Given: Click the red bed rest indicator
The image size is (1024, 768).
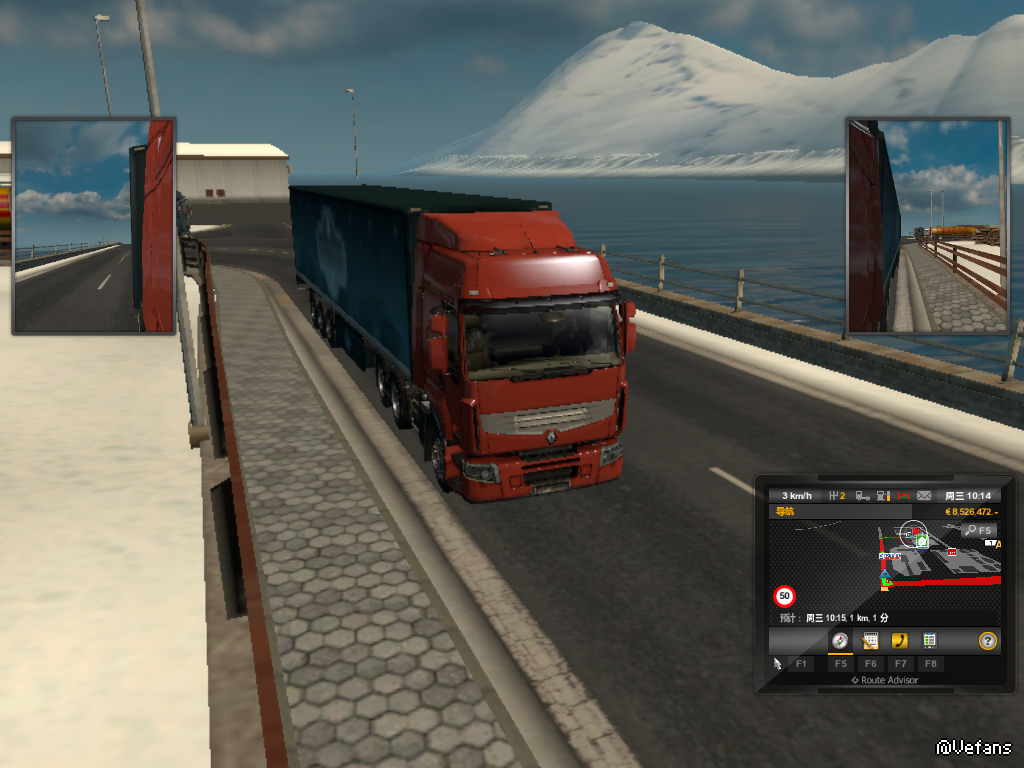Looking at the screenshot, I should tap(904, 496).
